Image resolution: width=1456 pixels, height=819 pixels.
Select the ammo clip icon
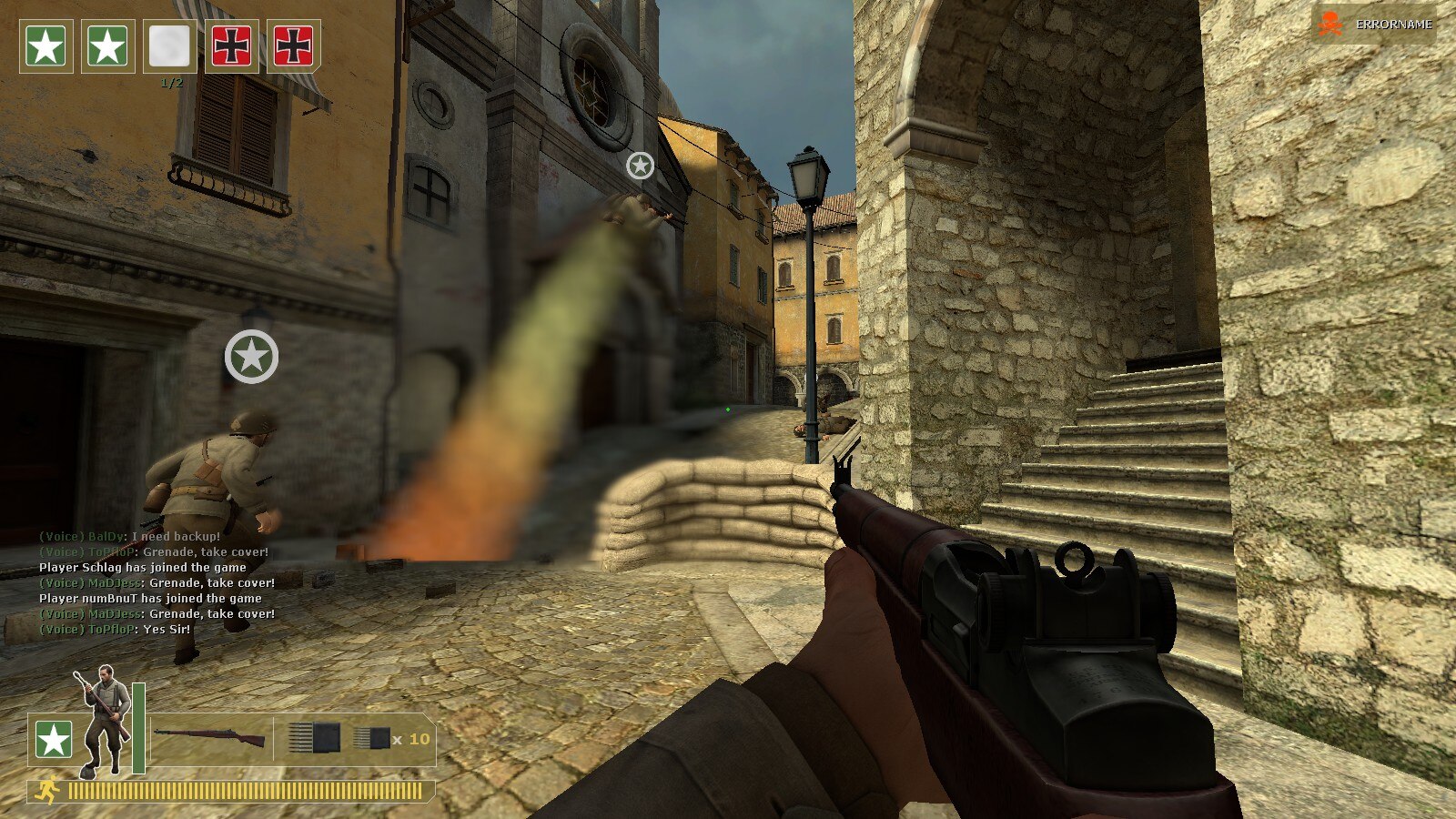(314, 738)
